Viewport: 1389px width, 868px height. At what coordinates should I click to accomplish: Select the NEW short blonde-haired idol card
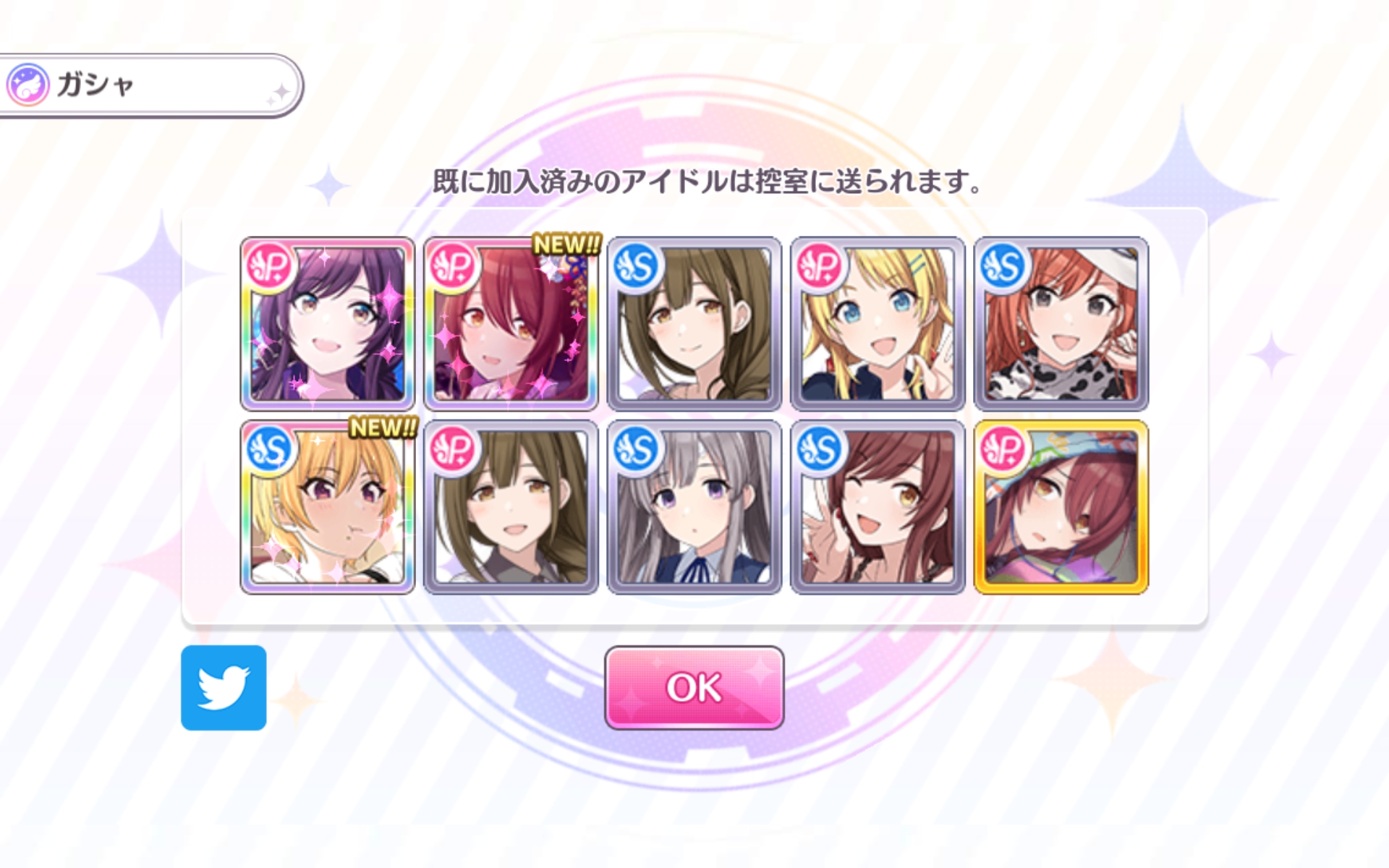coord(327,507)
